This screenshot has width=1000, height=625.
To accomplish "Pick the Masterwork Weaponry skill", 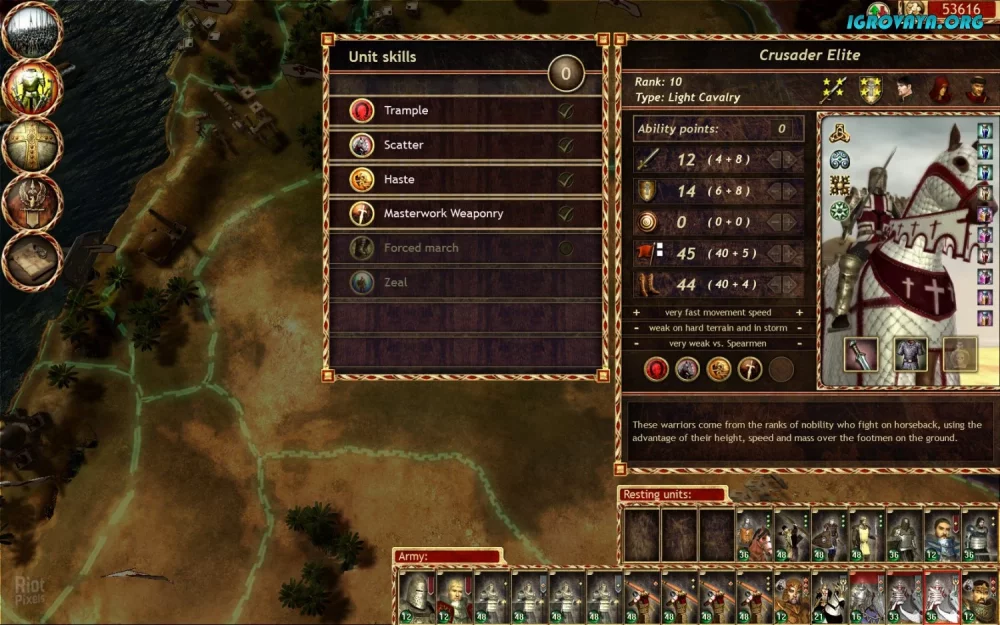I will (466, 214).
